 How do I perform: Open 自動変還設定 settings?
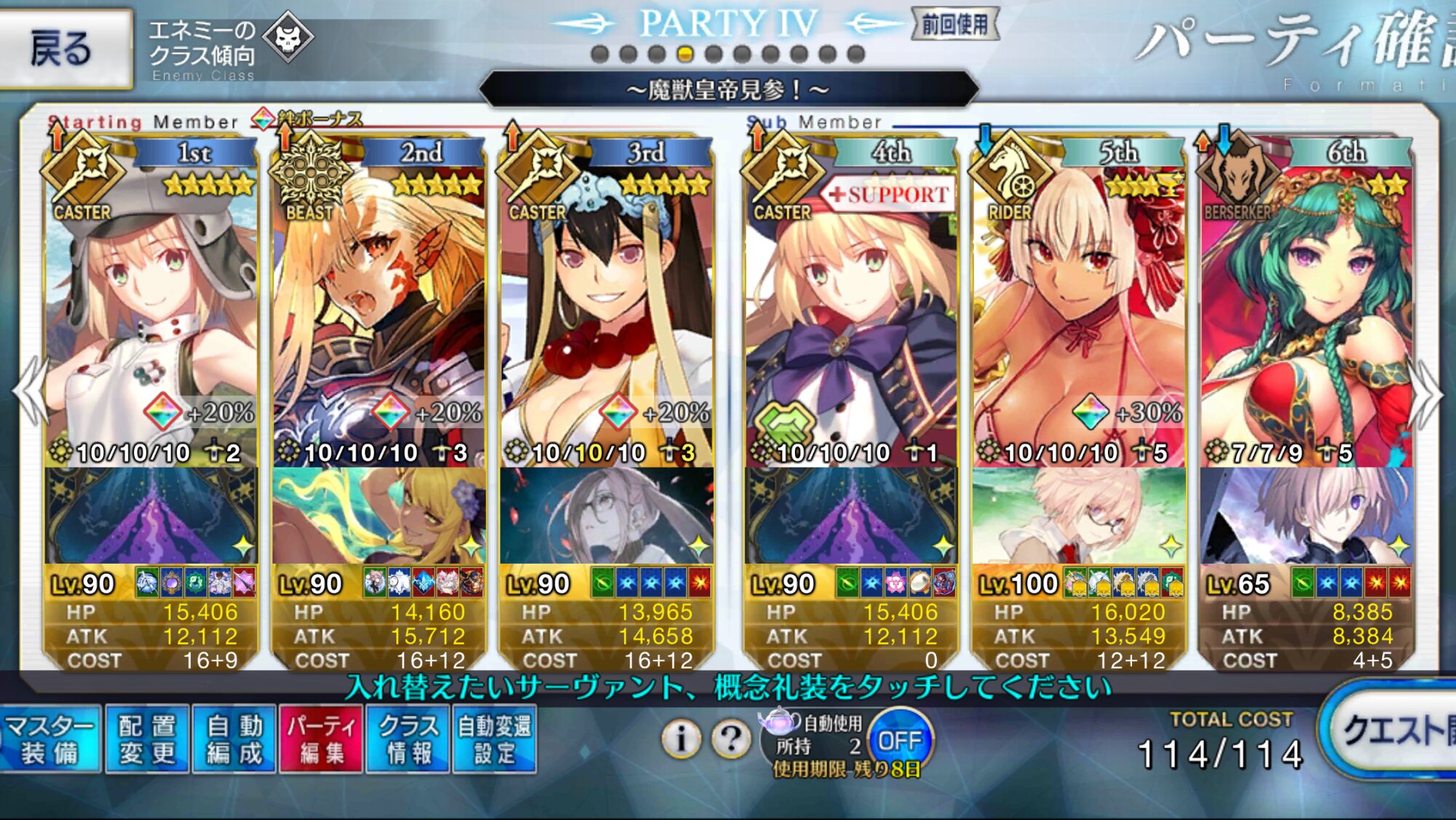[494, 738]
